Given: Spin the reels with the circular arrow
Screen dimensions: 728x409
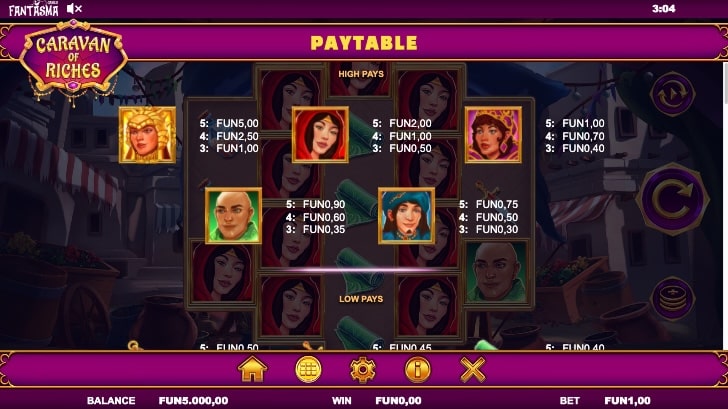Looking at the screenshot, I should (x=671, y=194).
